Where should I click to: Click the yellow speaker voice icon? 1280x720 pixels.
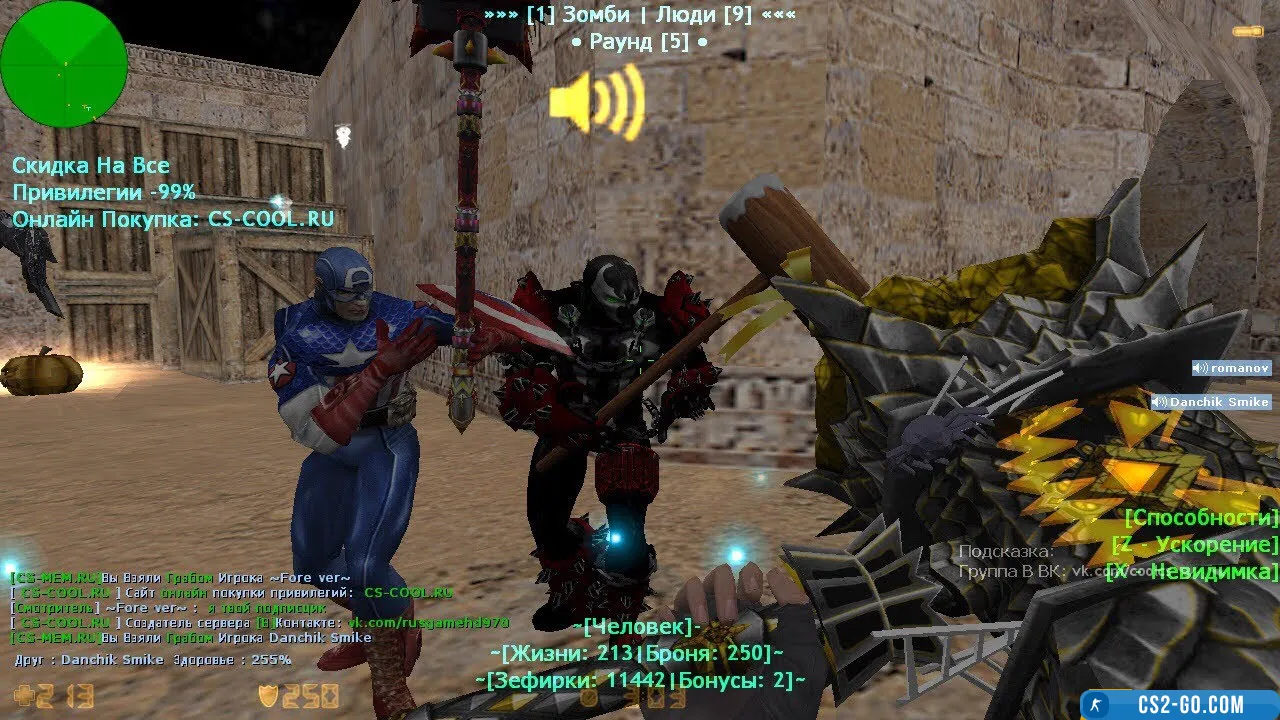tap(596, 101)
